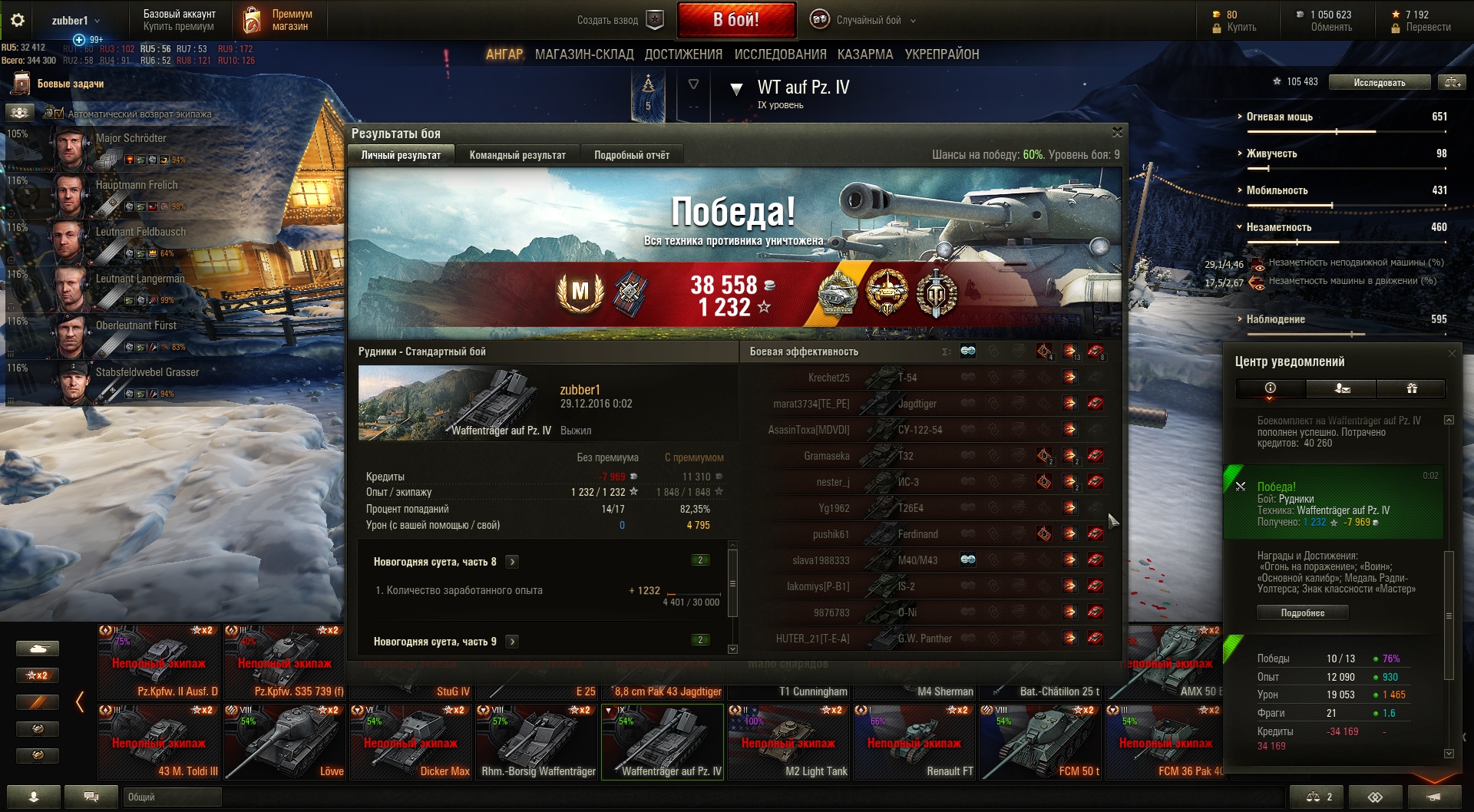Screen dimensions: 1474x812
Task: Choose the Rhm.-Borsig Waffenträger tank
Action: (537, 741)
